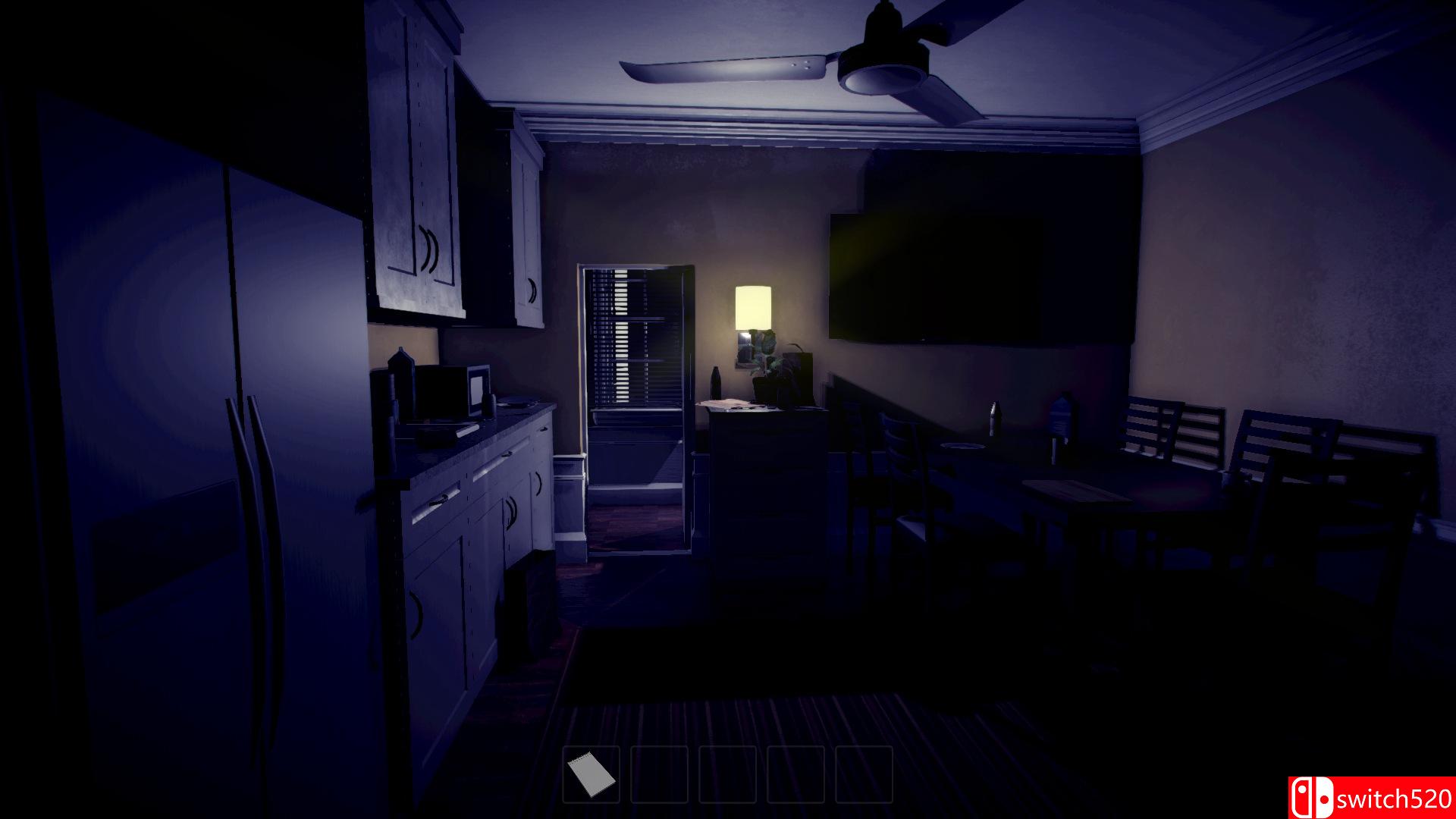The height and width of the screenshot is (819, 1456).
Task: Click the switch520 watermark link
Action: [x=1395, y=798]
